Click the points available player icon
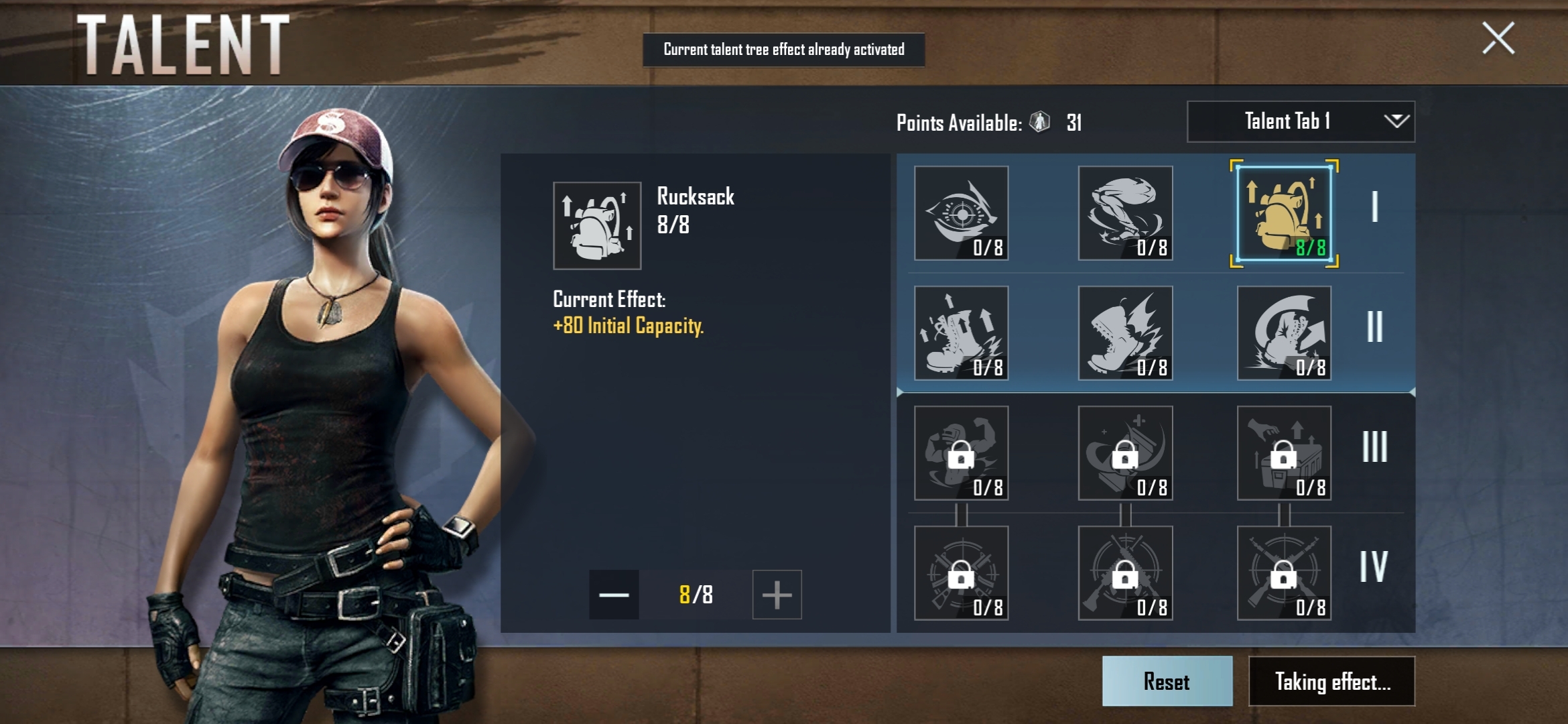Viewport: 1568px width, 724px height. pos(1039,123)
